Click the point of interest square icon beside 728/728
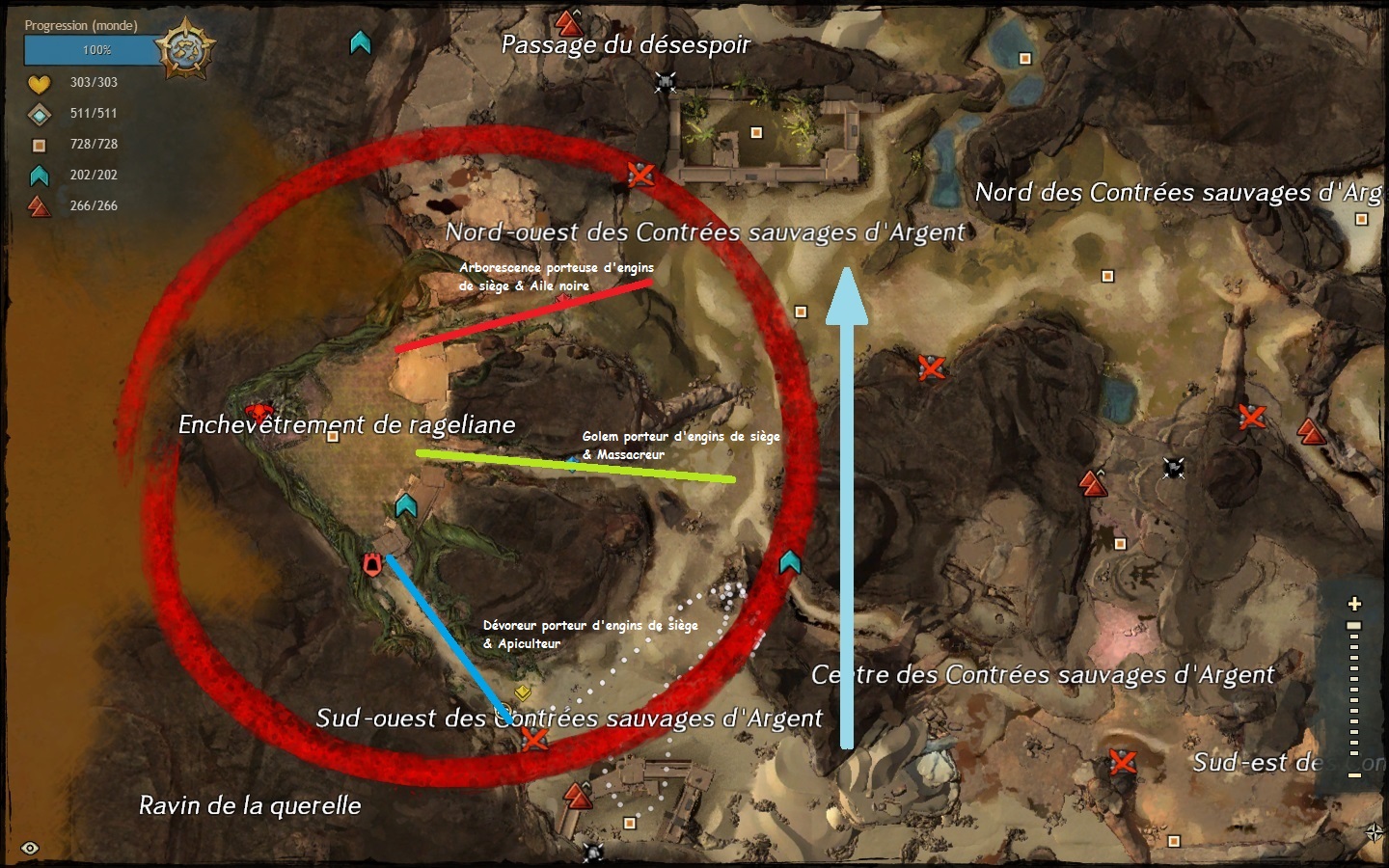Image resolution: width=1389 pixels, height=868 pixels. coord(39,144)
